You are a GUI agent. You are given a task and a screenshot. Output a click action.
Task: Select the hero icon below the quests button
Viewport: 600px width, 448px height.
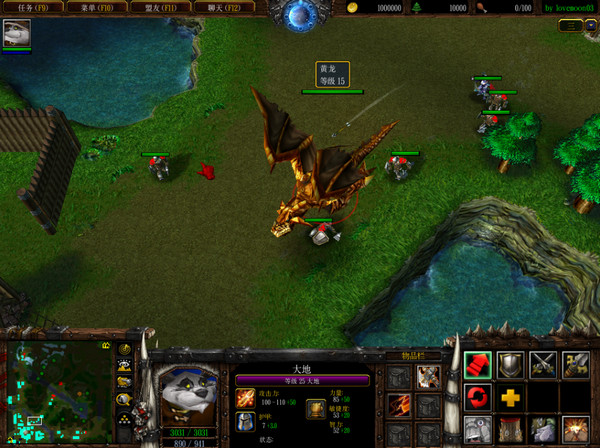coord(17,34)
